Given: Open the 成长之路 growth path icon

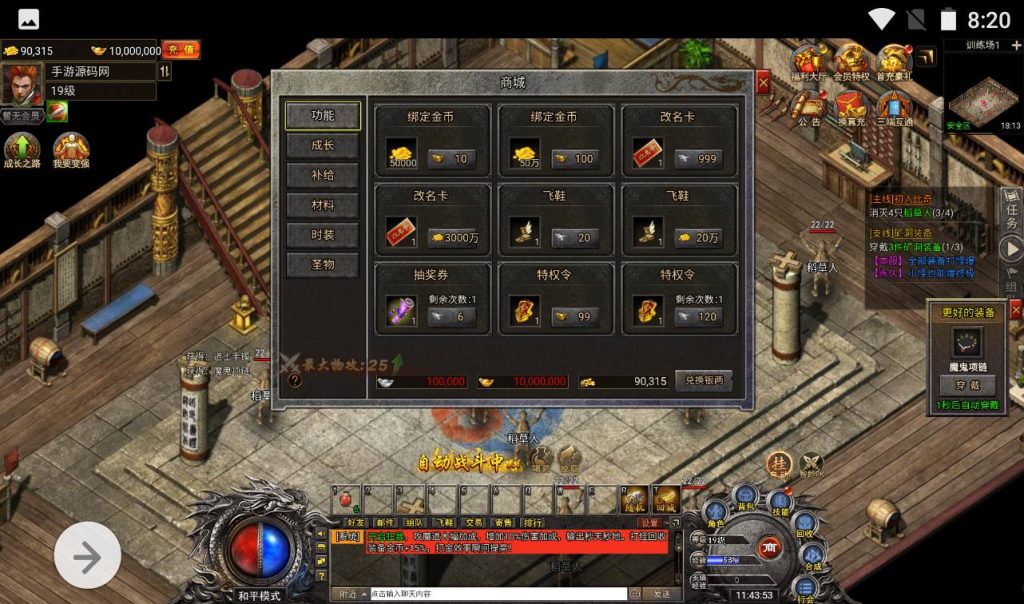Looking at the screenshot, I should pyautogui.click(x=21, y=150).
